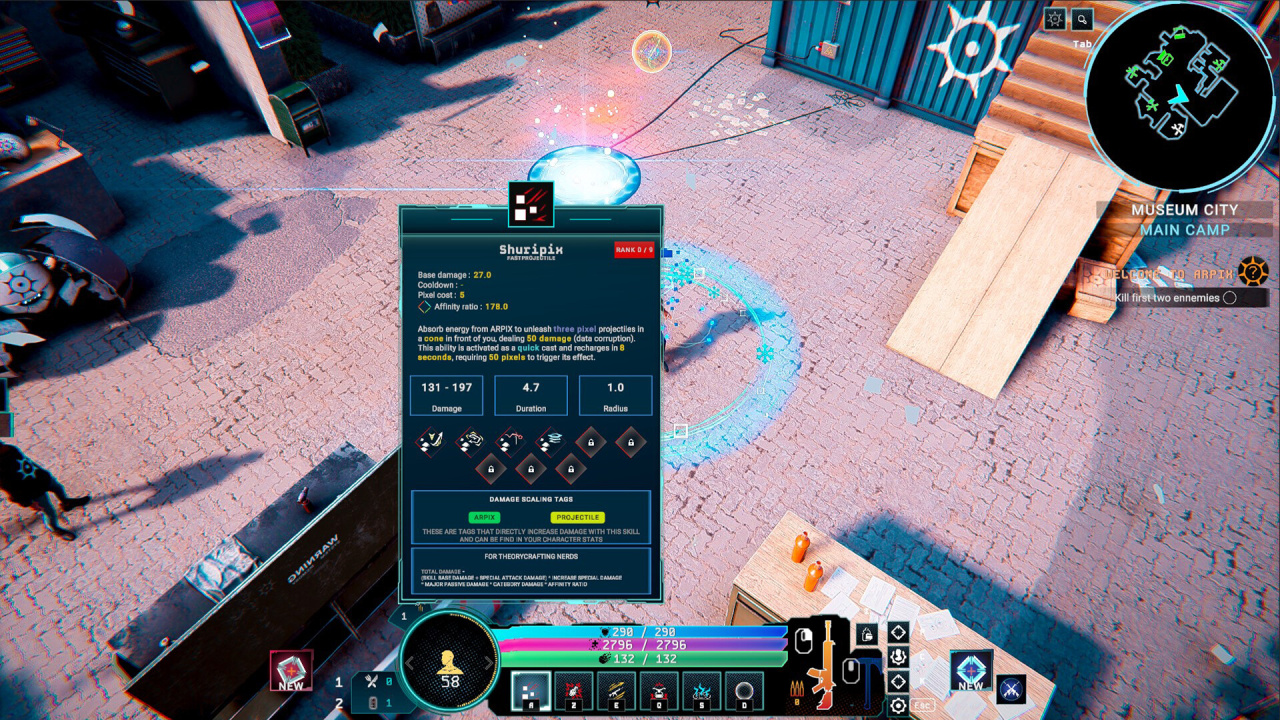This screenshot has width=1280, height=720.
Task: Open the orange question mark quest icon
Action: 1253,272
